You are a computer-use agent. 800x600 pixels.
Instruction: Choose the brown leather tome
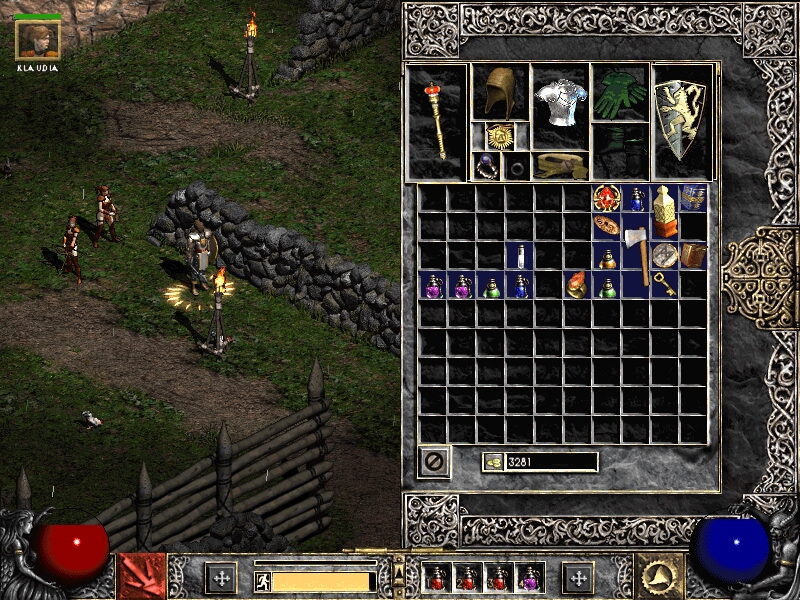click(694, 256)
